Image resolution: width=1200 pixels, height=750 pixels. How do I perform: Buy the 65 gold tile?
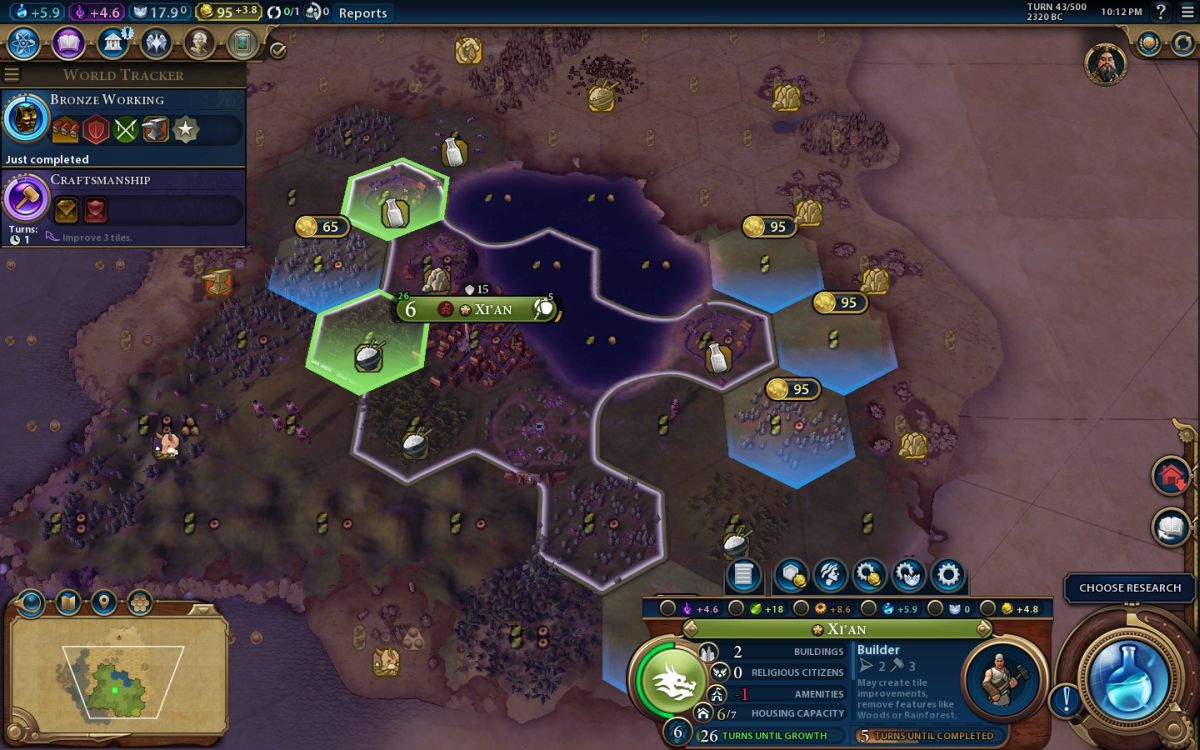click(321, 228)
